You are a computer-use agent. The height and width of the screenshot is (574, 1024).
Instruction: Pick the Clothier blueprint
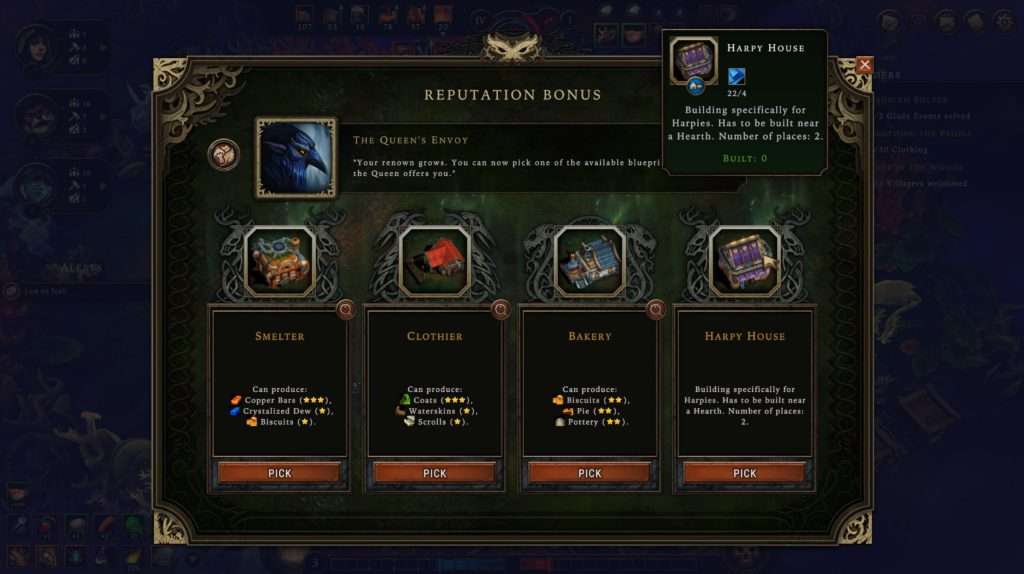pos(434,473)
